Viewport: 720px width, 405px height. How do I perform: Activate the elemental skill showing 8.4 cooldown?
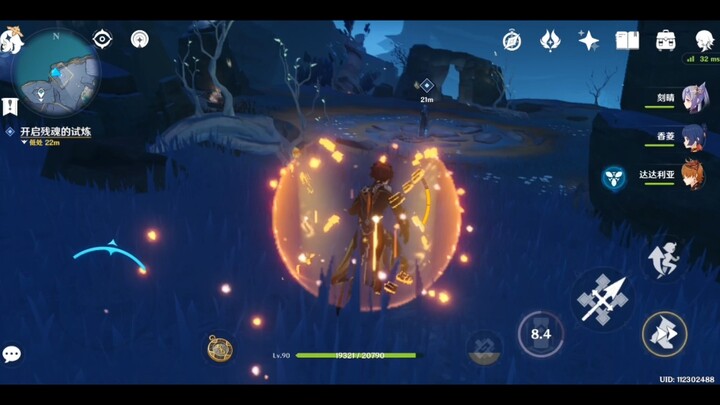coord(541,334)
